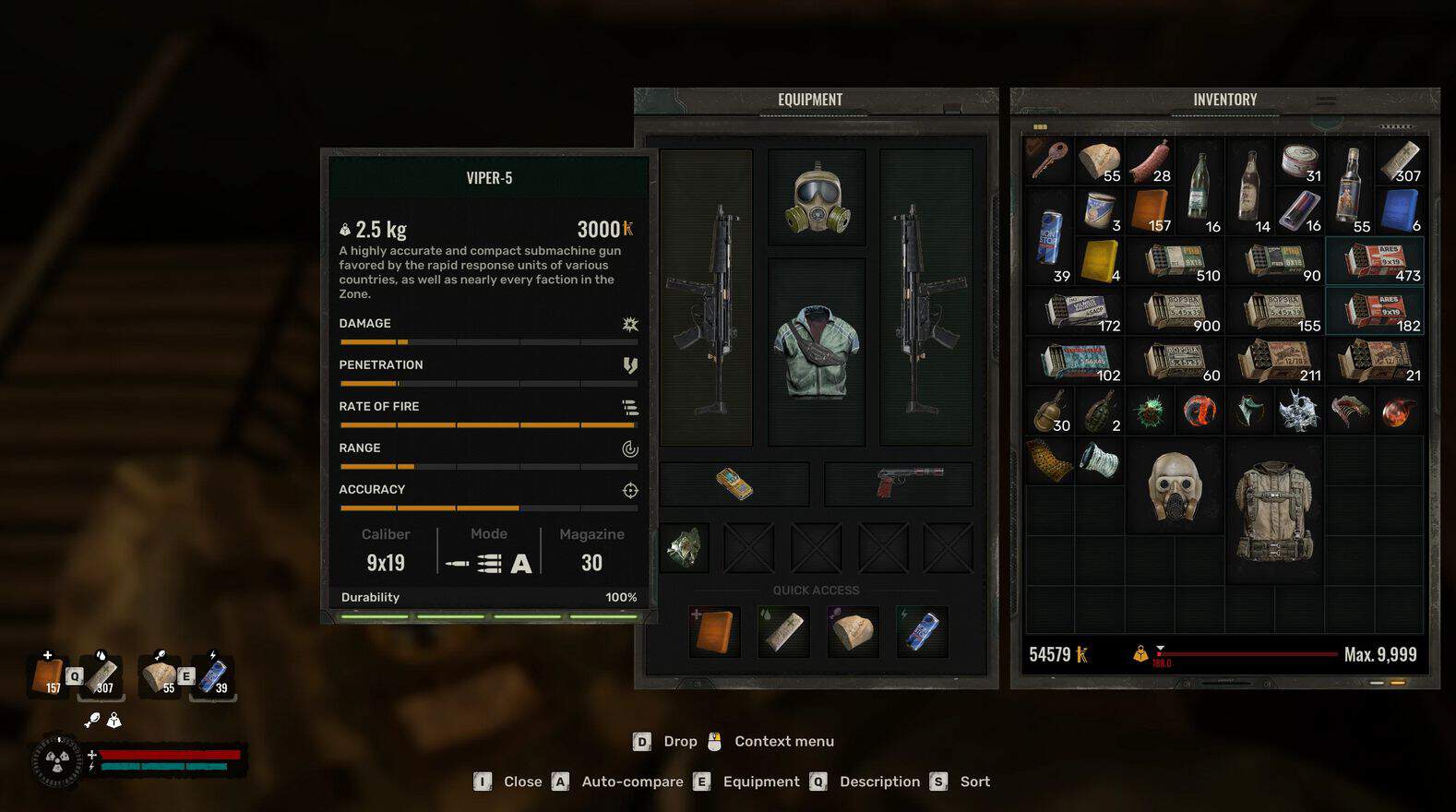Screen dimensions: 1456x812
Task: Click the orange medkit quick access slot
Action: (715, 632)
